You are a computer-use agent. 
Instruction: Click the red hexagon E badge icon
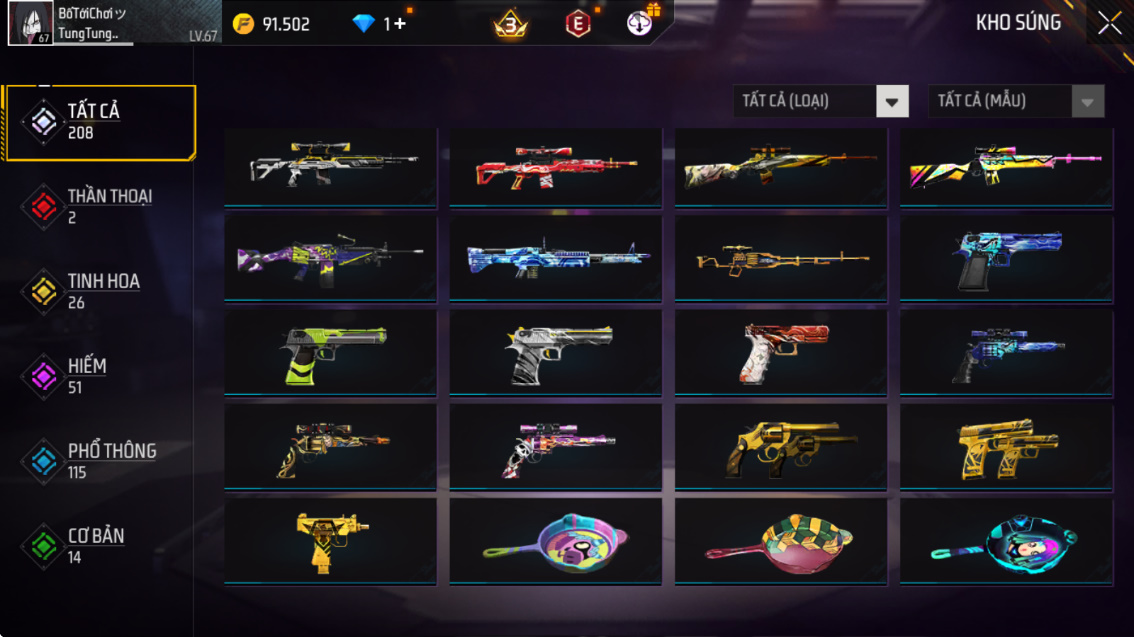pyautogui.click(x=578, y=24)
